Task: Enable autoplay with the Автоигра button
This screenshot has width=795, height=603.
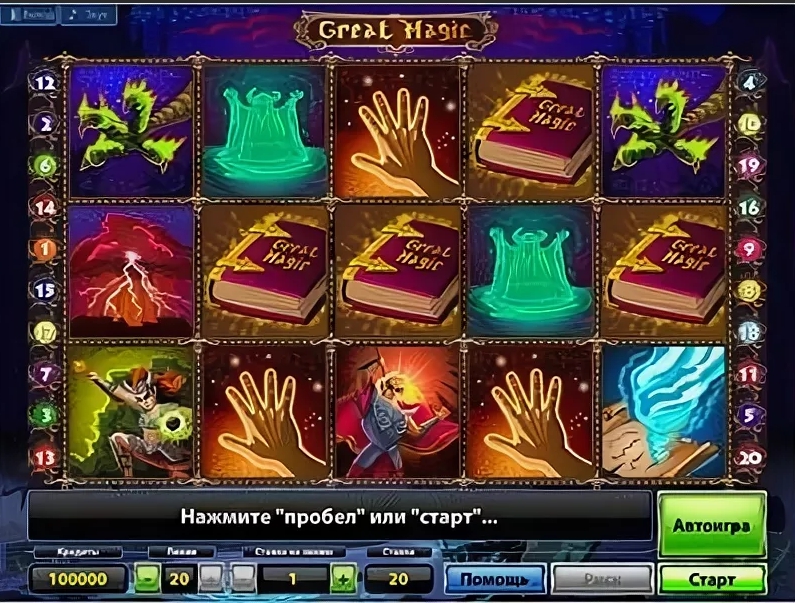Action: [x=712, y=523]
